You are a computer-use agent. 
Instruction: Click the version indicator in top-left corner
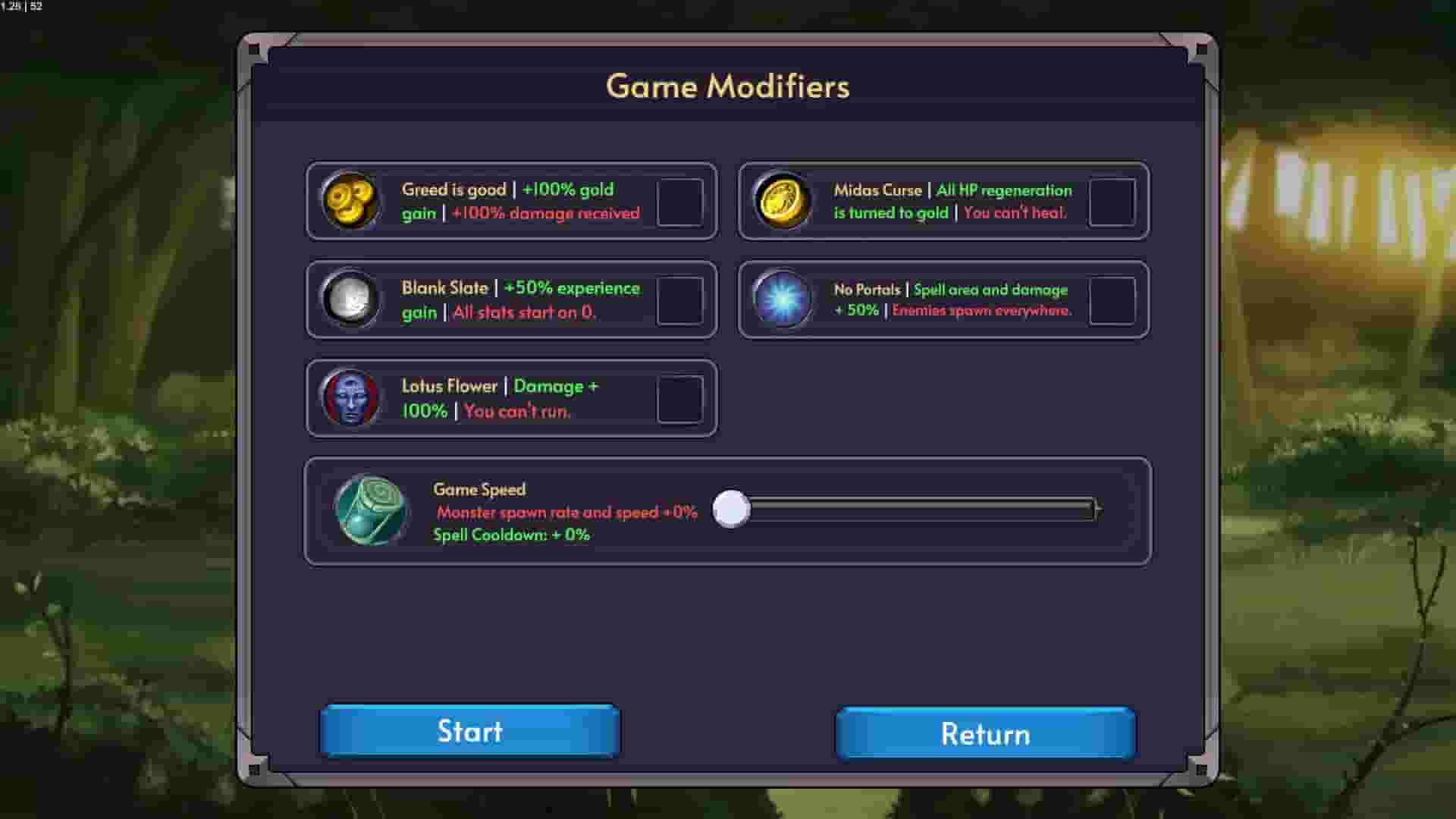[x=20, y=8]
